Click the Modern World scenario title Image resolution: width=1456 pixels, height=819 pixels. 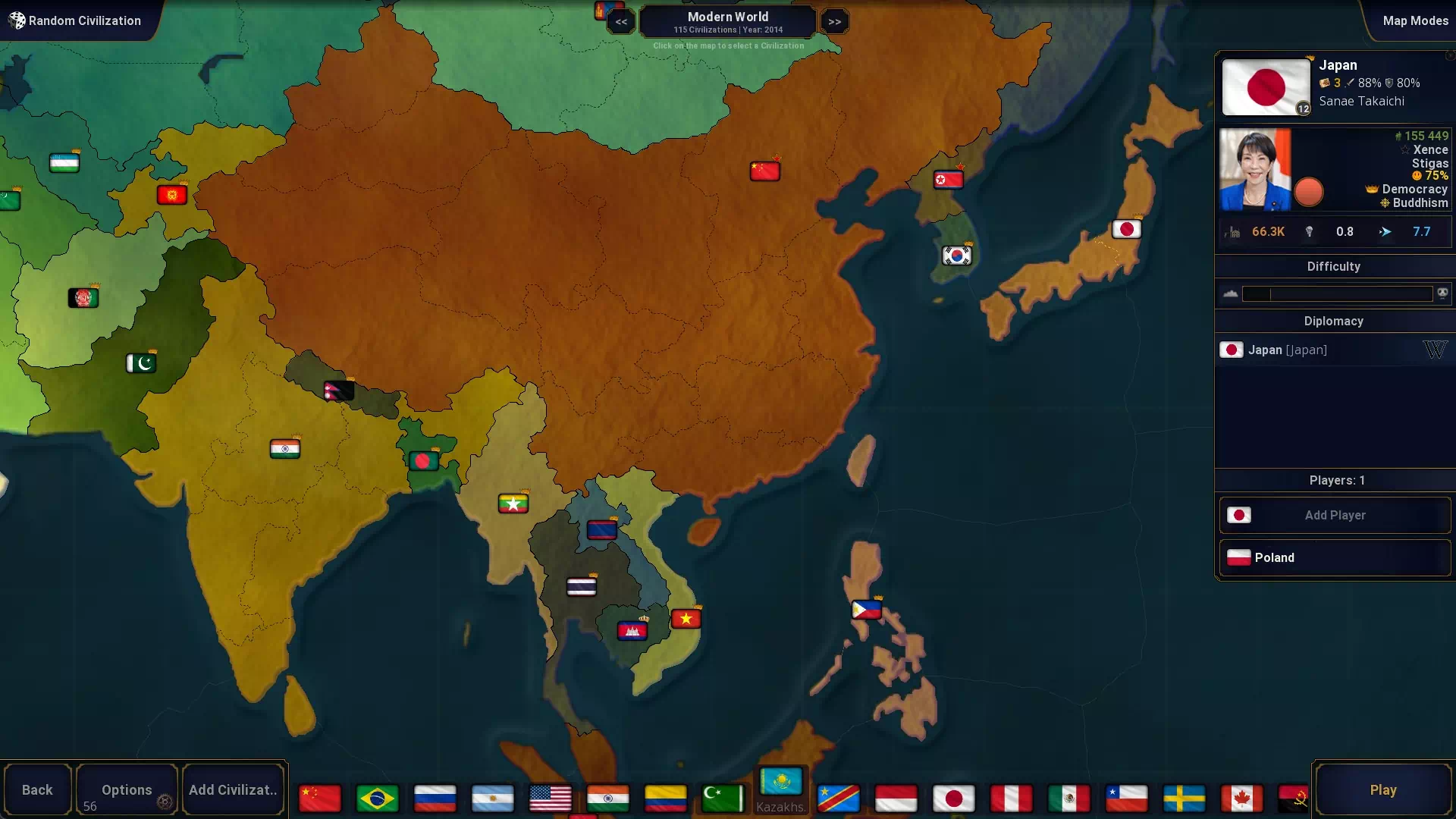coord(727,17)
